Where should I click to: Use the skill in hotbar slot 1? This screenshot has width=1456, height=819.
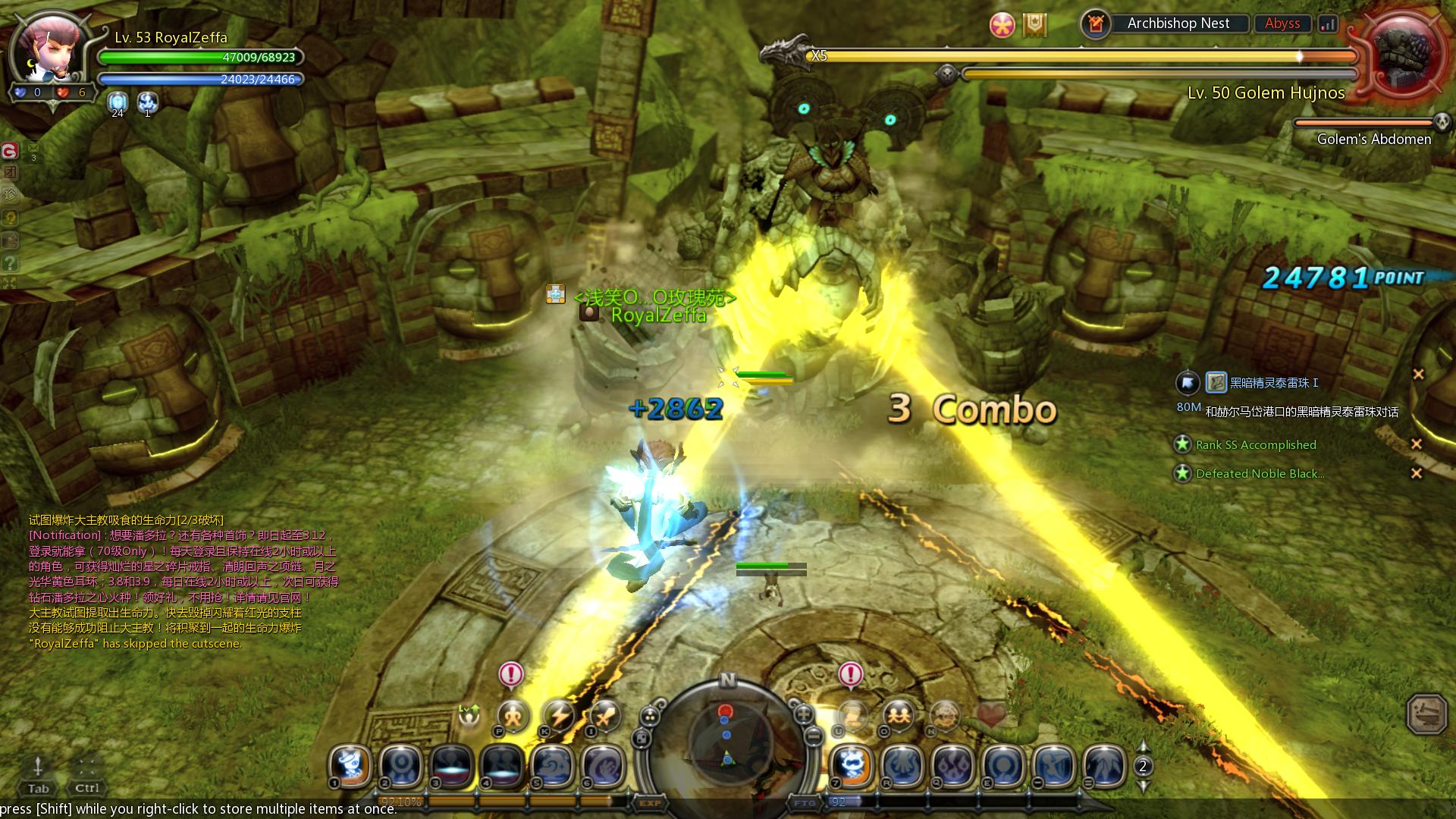click(350, 766)
